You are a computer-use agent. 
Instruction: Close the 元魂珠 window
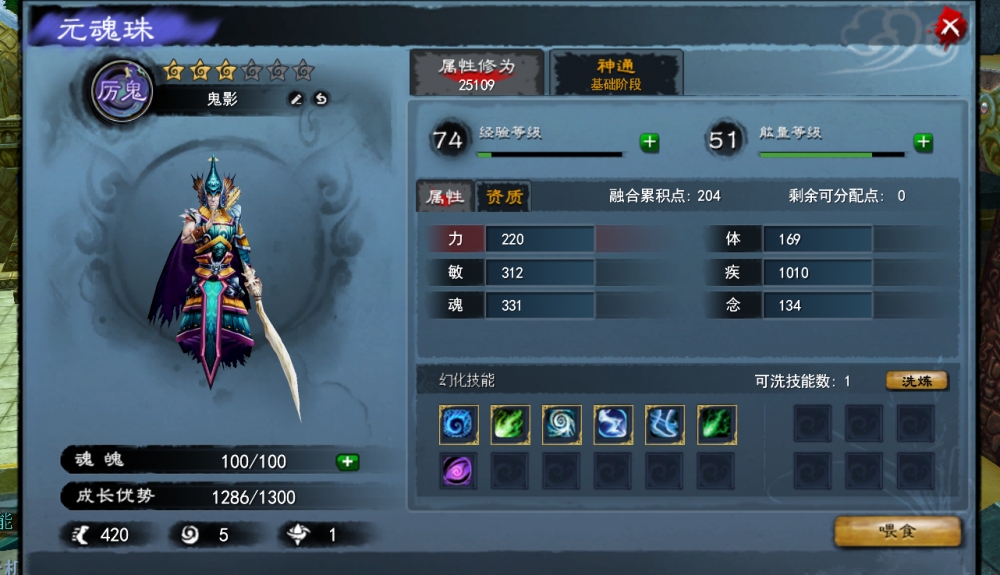tap(950, 27)
